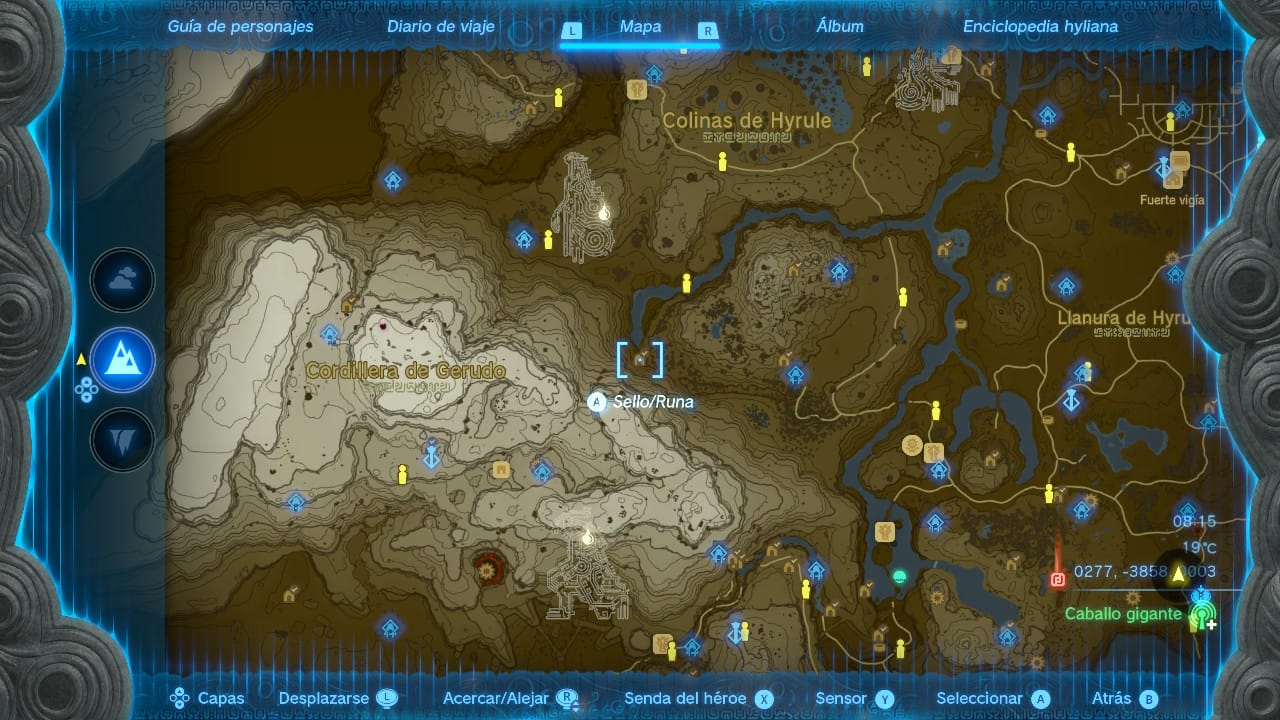
Task: Open the Álbum tab
Action: coord(840,27)
